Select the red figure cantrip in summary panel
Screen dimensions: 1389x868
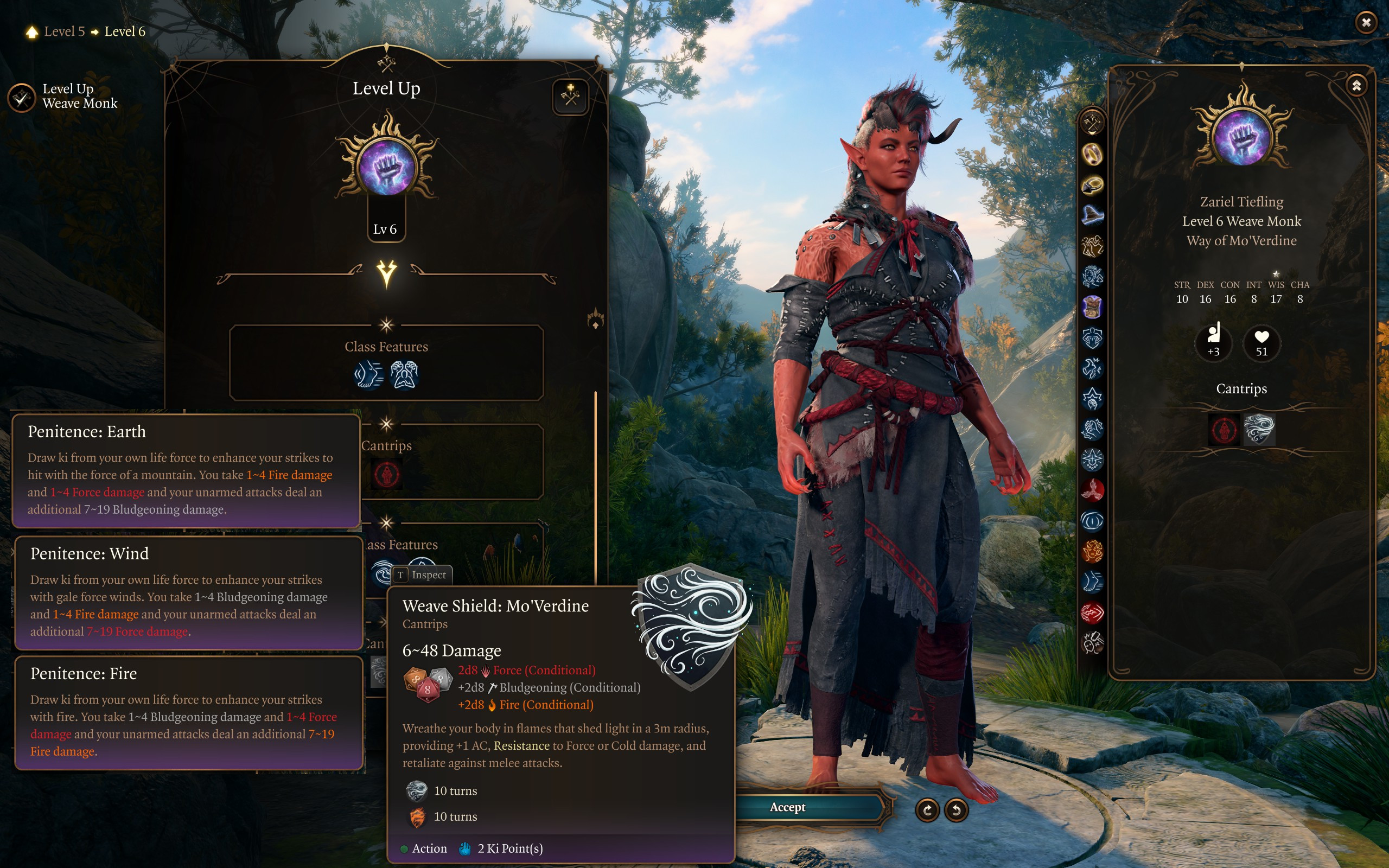tap(1224, 429)
